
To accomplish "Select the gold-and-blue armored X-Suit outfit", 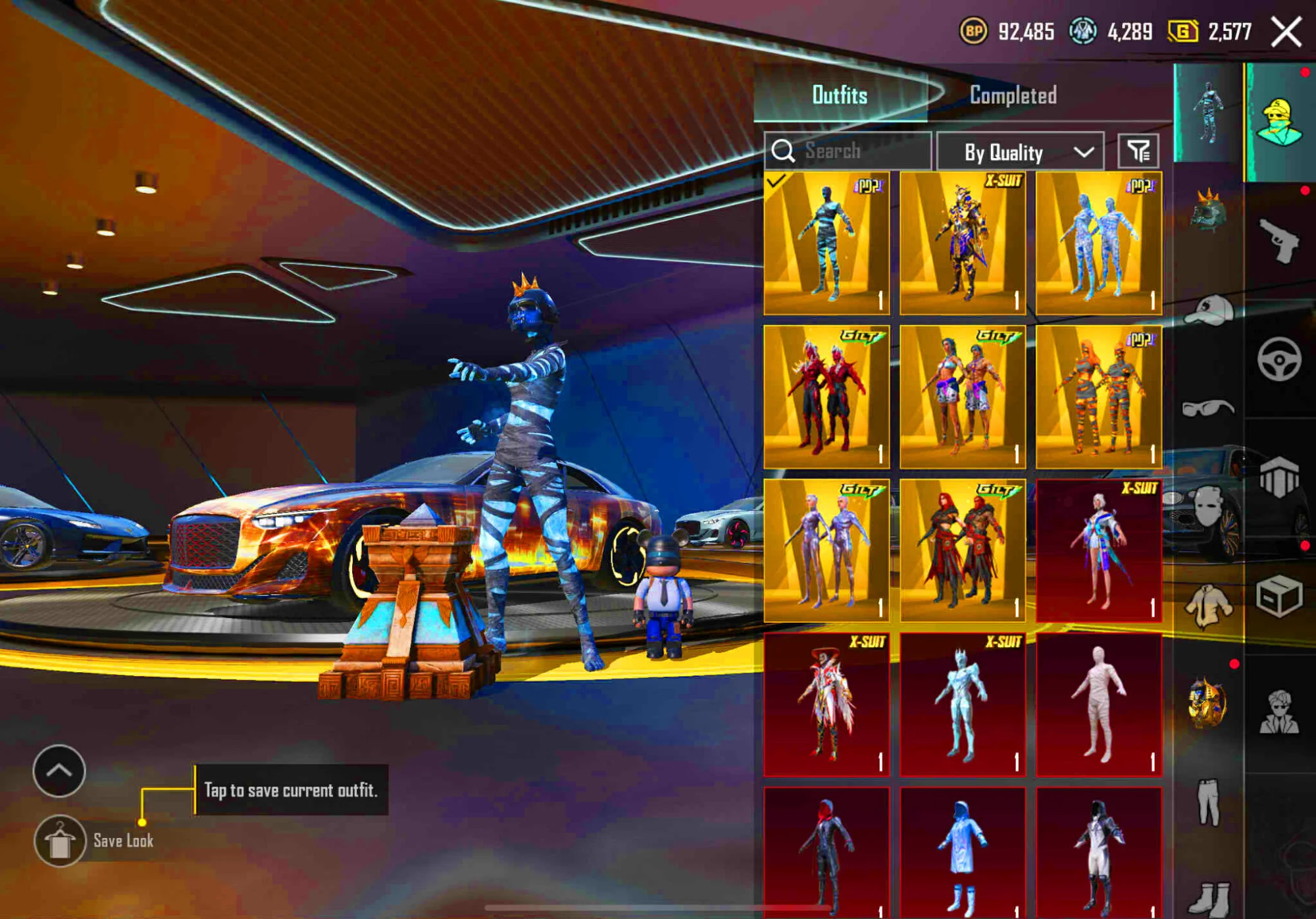I will tap(963, 243).
